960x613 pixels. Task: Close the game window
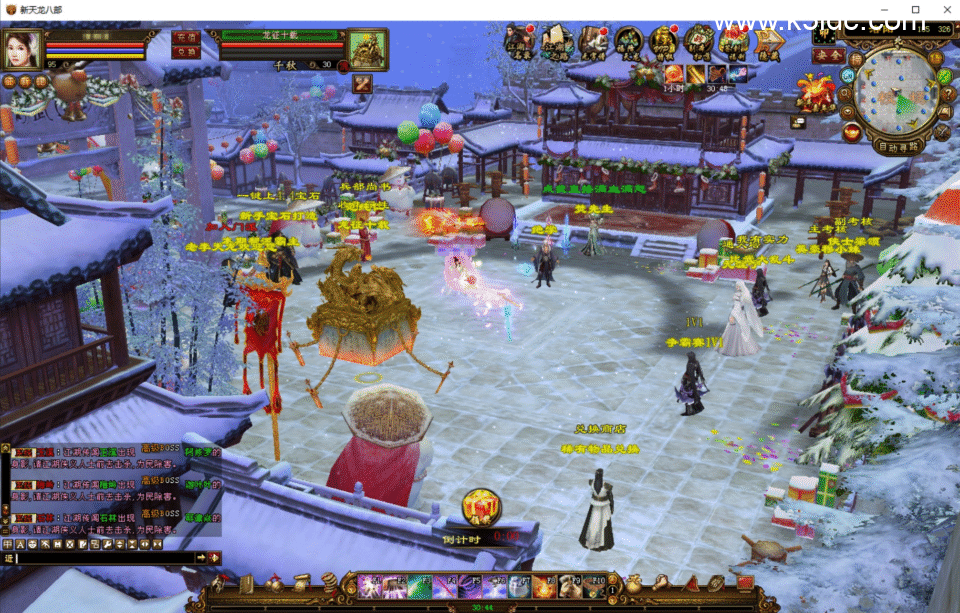[944, 9]
